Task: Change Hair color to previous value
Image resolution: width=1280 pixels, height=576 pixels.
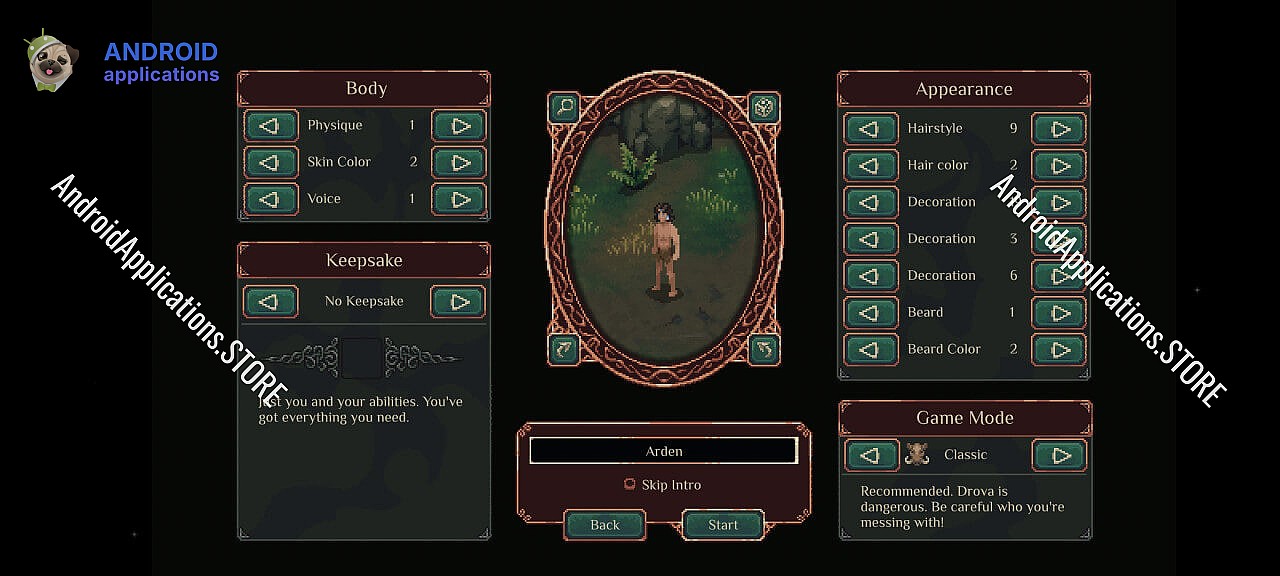Action: coord(870,166)
